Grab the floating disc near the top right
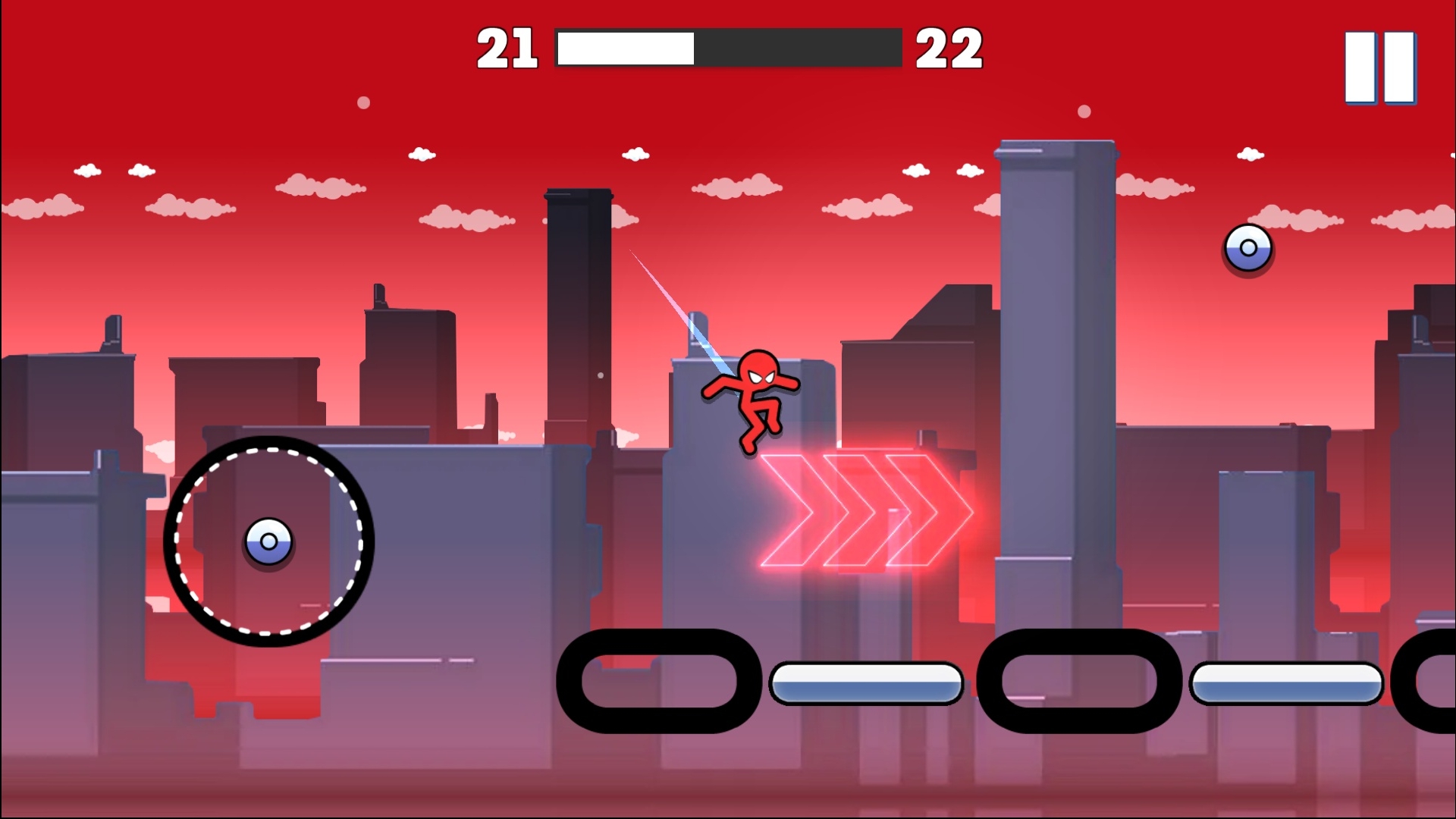The width and height of the screenshot is (1456, 819). pyautogui.click(x=1248, y=248)
